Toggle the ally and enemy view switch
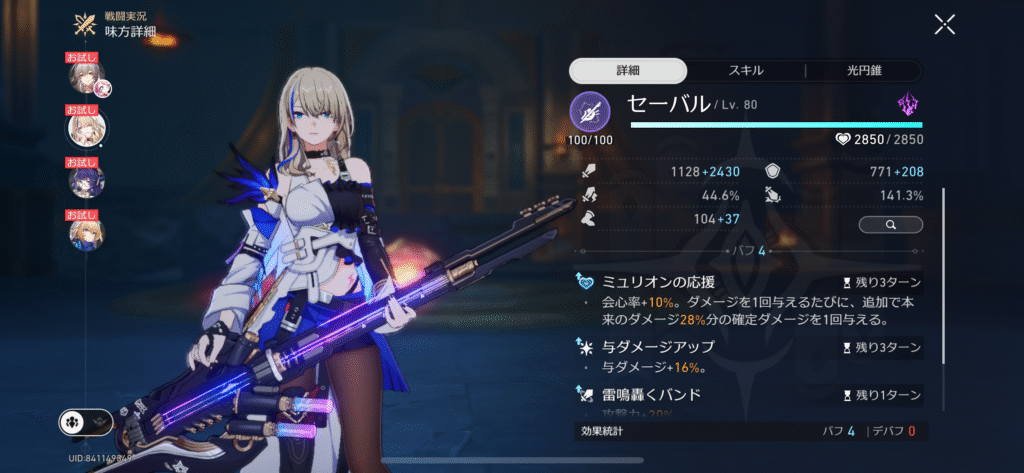Screen dimensions: 1024x473 pos(85,423)
